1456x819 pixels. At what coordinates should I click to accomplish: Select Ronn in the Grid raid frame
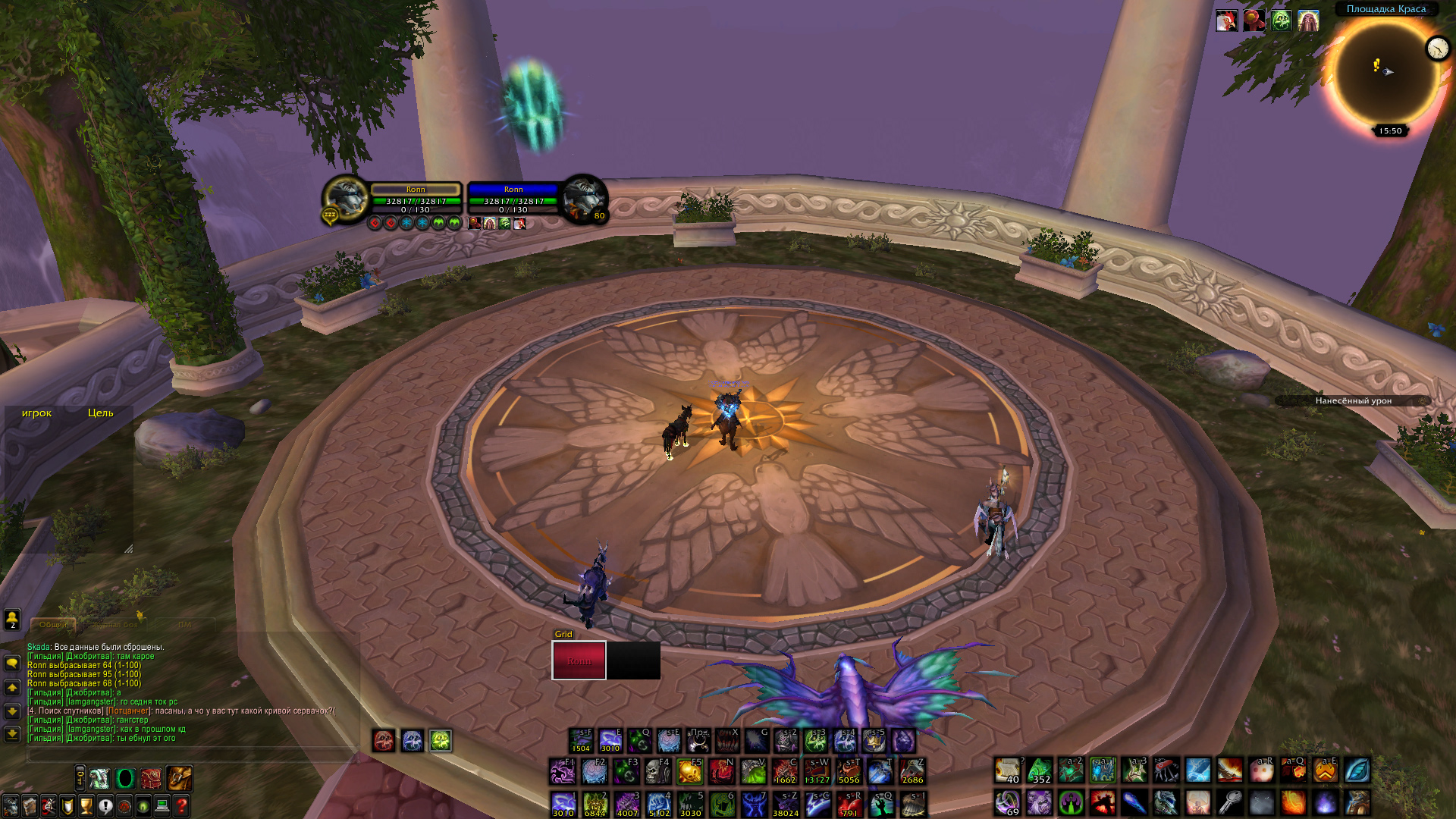pyautogui.click(x=579, y=661)
